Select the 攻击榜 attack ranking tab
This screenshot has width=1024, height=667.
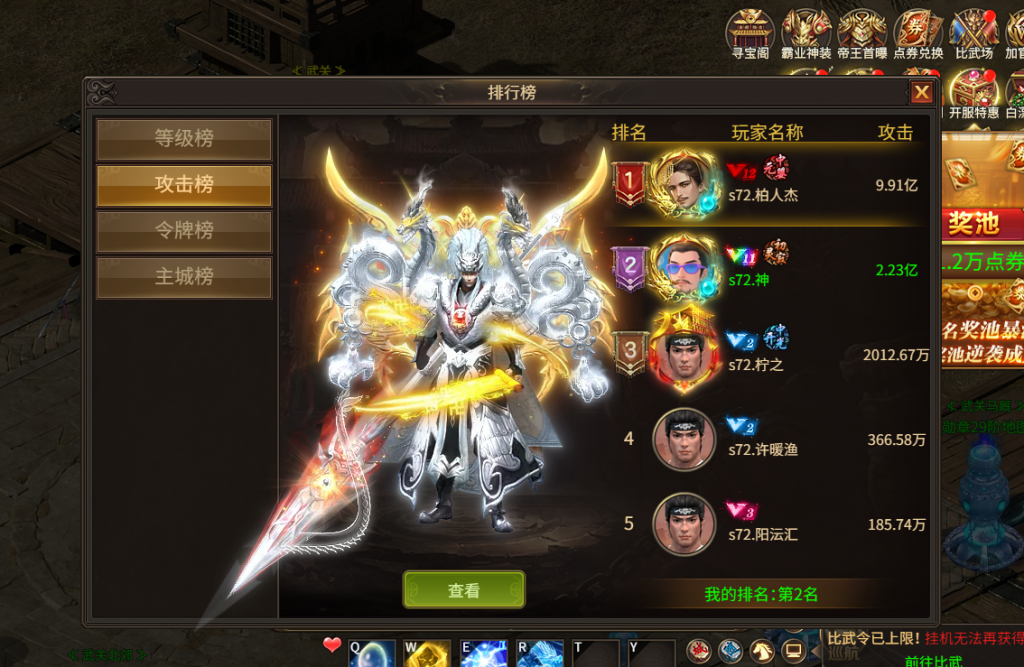(x=184, y=185)
